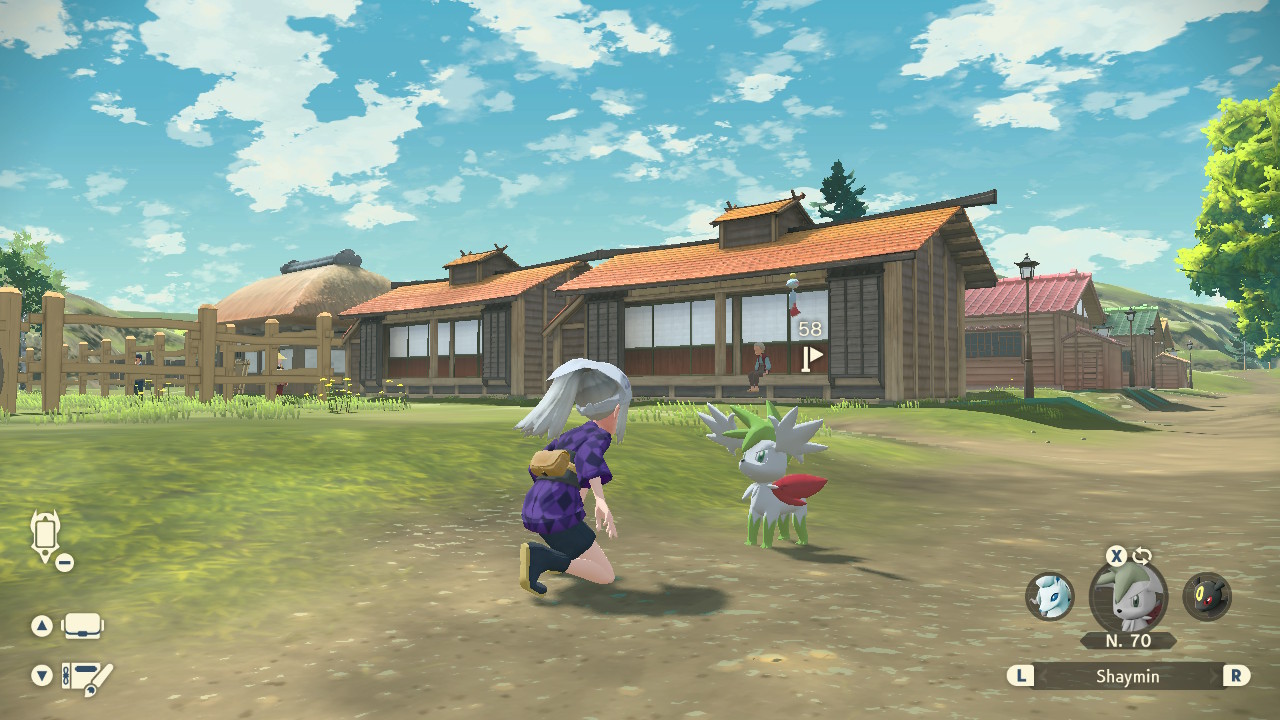Open the Arc Phone map icon
1280x720 pixels.
47,536
